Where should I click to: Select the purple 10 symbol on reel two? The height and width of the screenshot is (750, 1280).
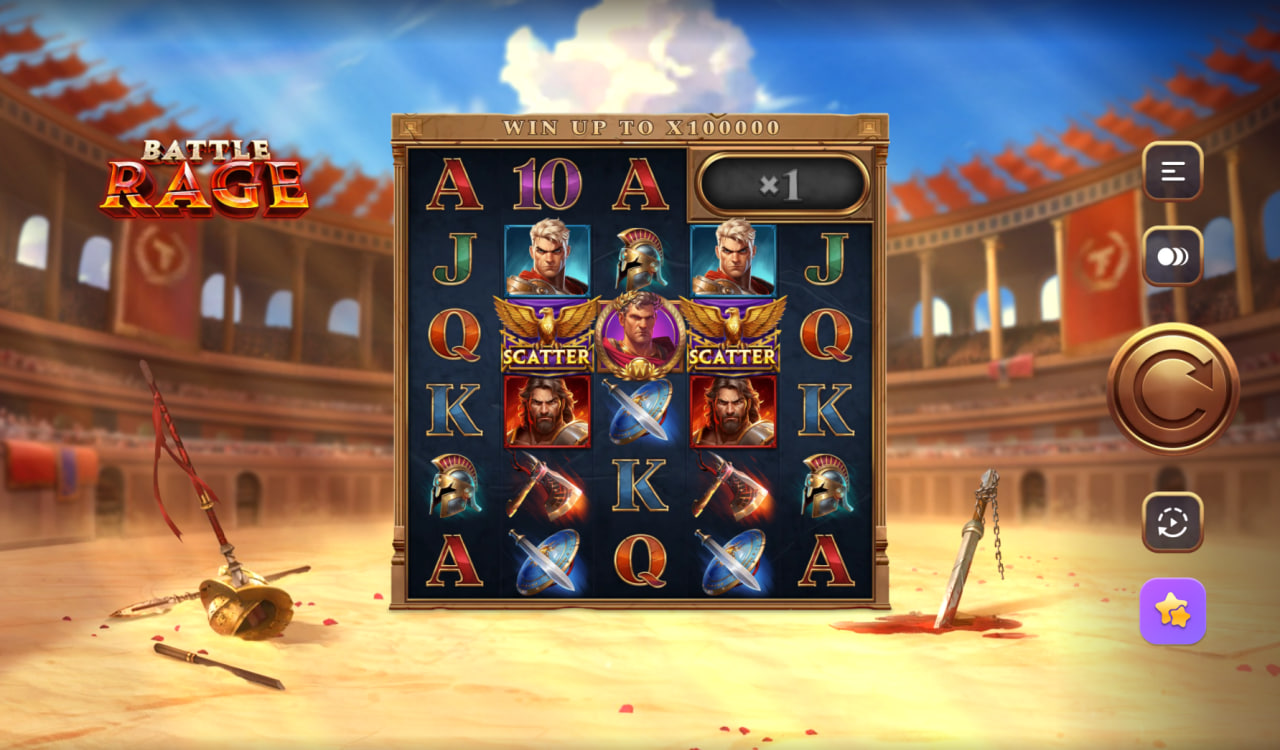coord(548,183)
